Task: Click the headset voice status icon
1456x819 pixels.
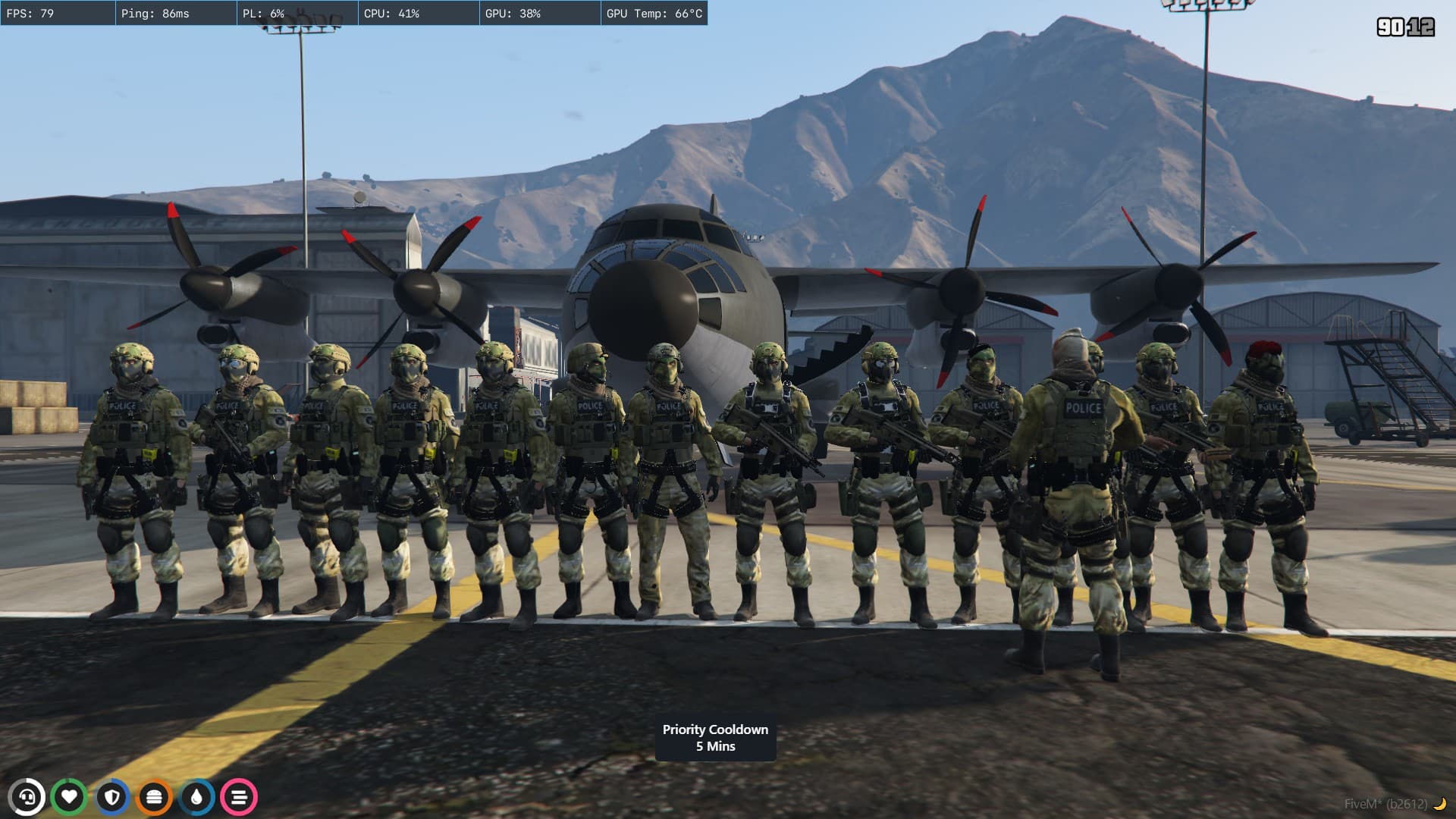Action: 27,797
